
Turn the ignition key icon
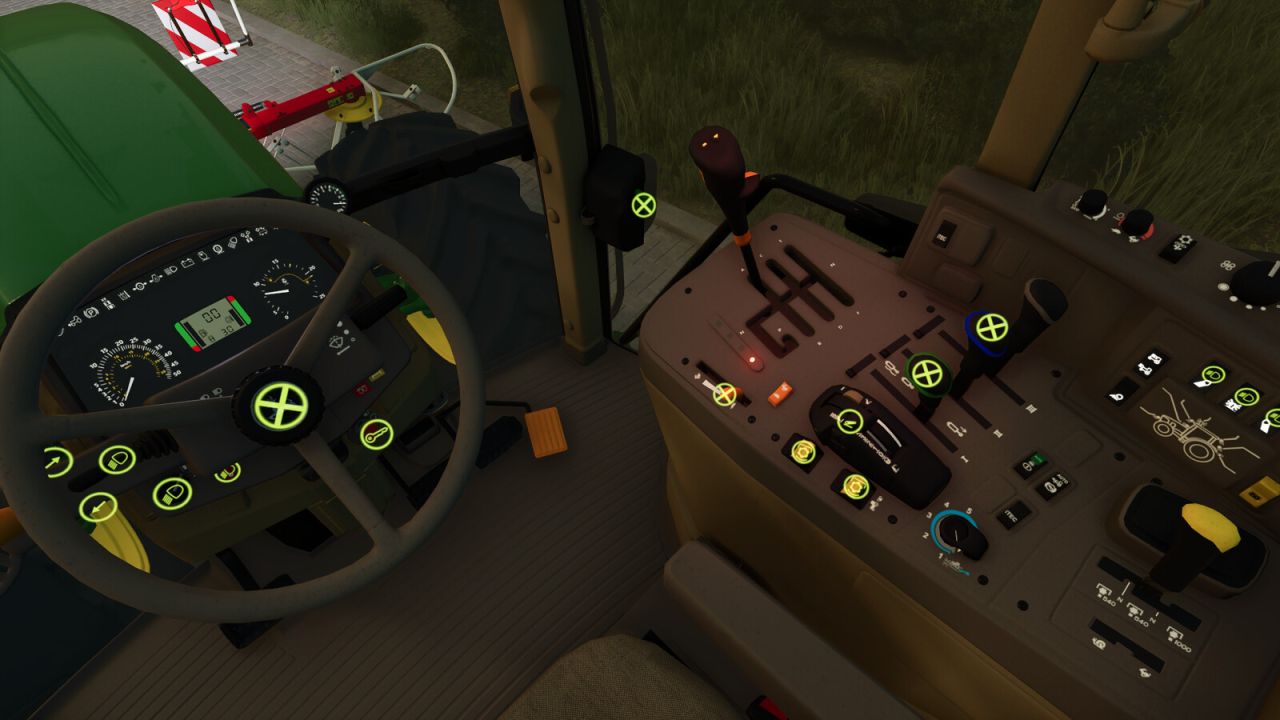tap(376, 434)
